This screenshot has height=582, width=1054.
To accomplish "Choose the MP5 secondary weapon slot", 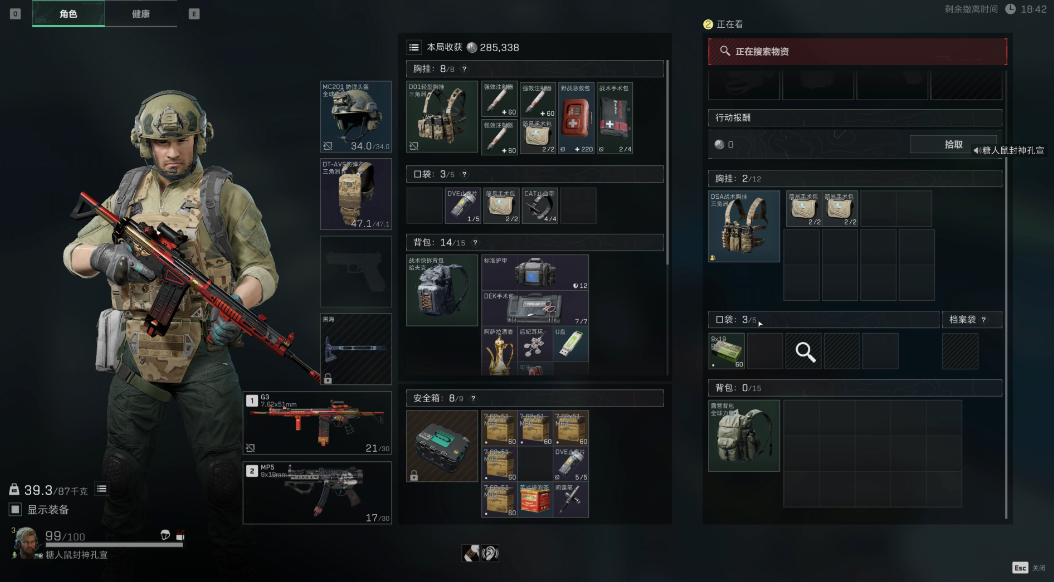I will pos(318,492).
